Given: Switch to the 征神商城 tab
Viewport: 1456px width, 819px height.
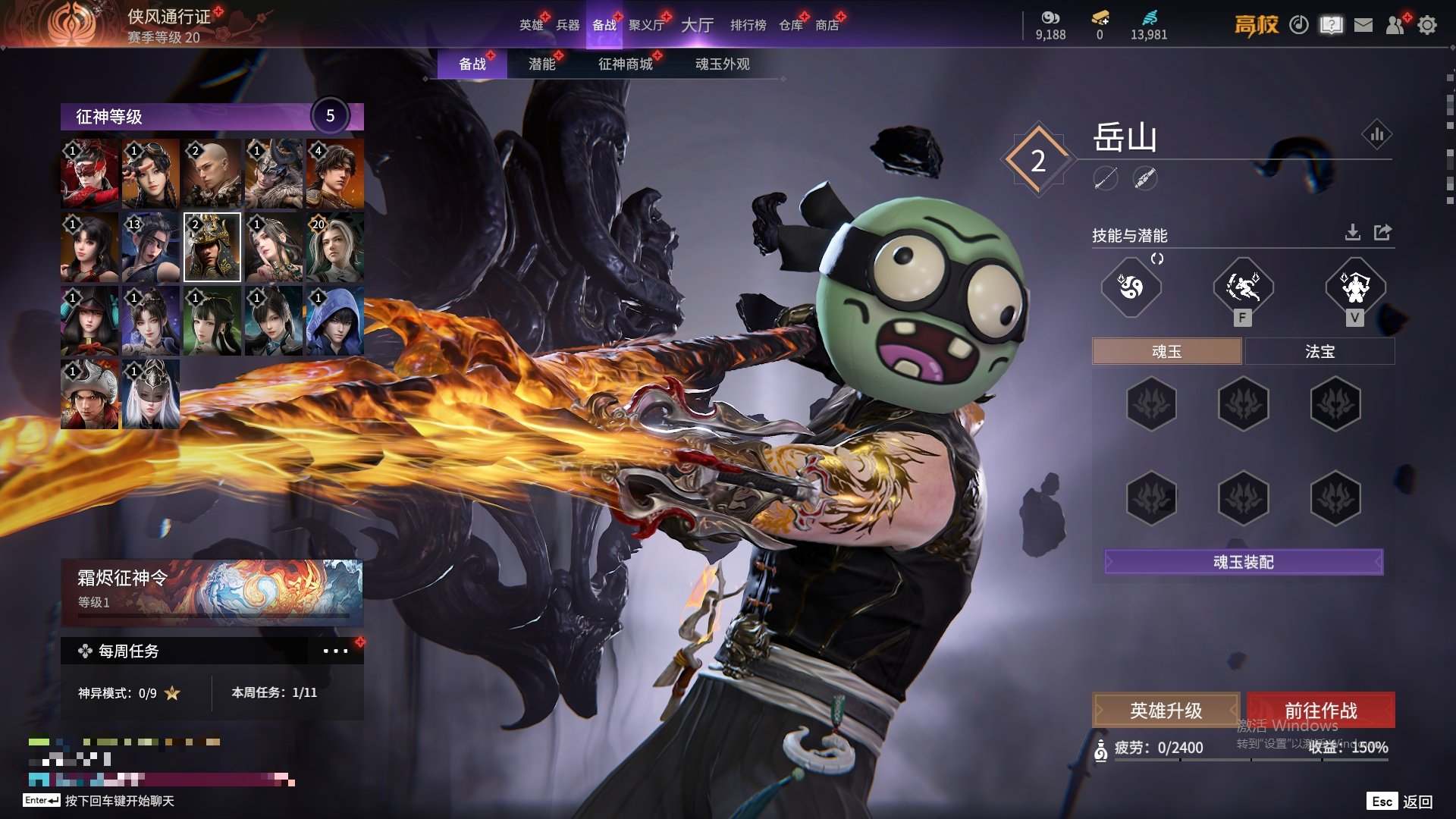Looking at the screenshot, I should (626, 64).
